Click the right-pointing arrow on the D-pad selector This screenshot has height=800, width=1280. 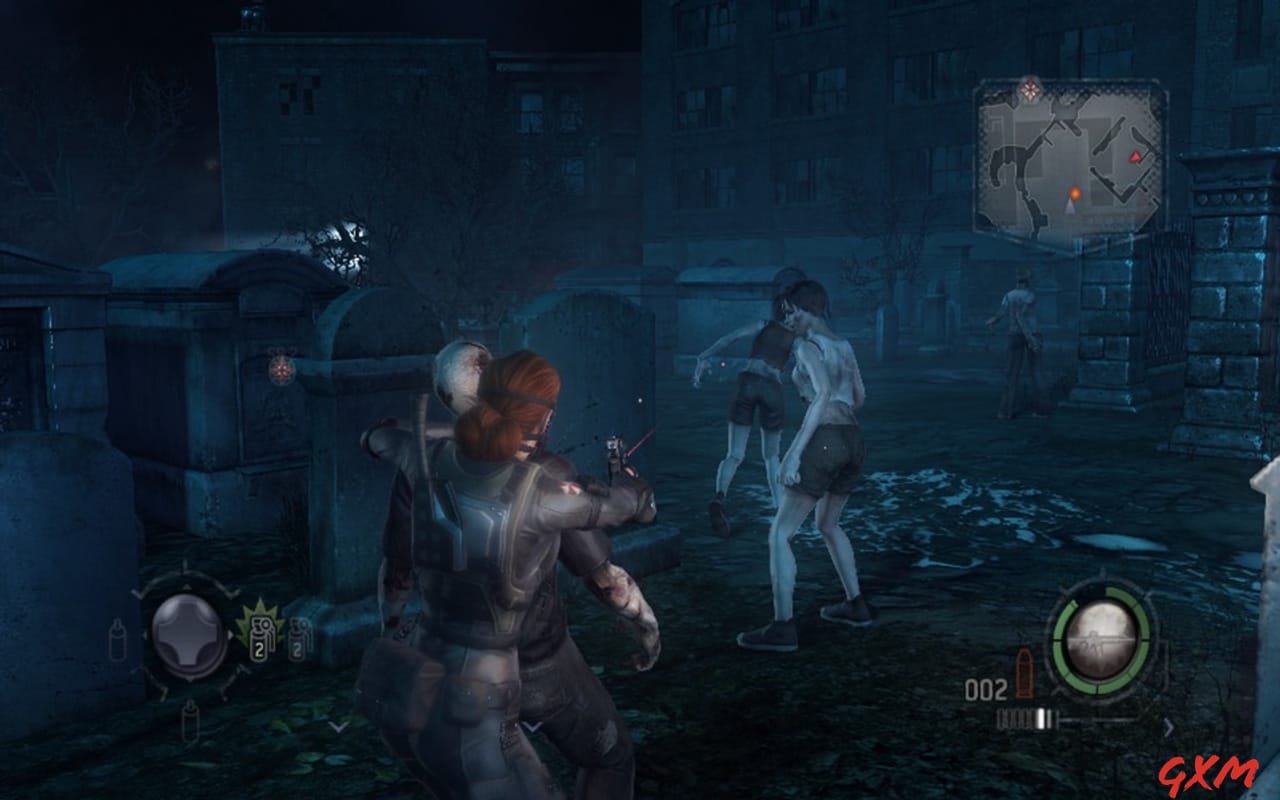point(230,634)
